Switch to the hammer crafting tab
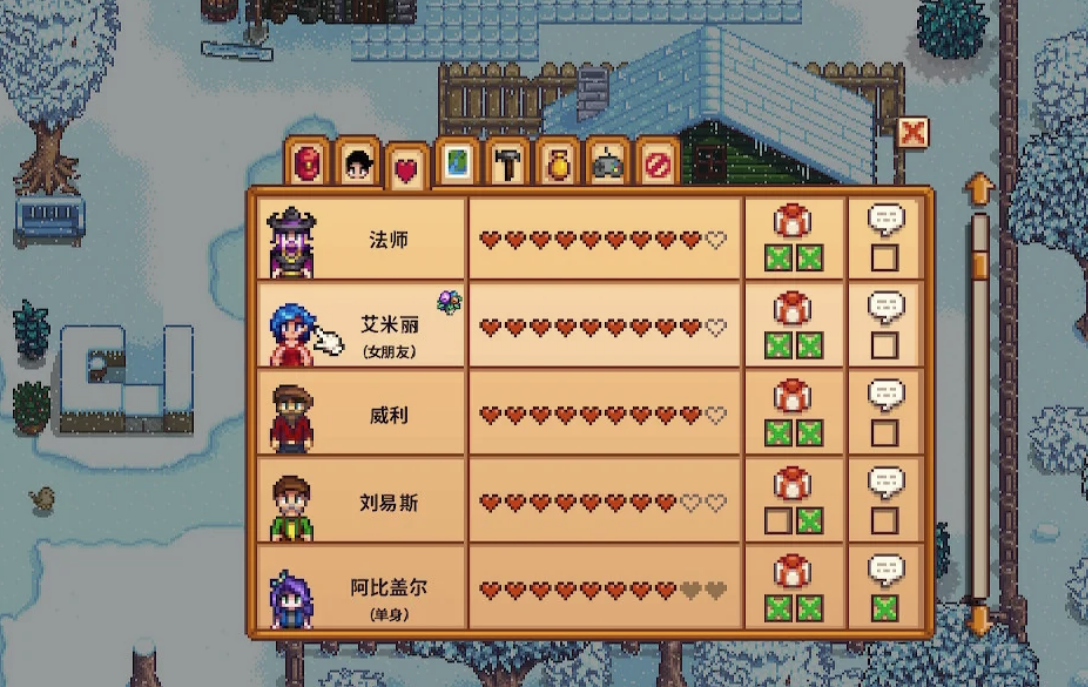The width and height of the screenshot is (1088, 687). coord(507,163)
